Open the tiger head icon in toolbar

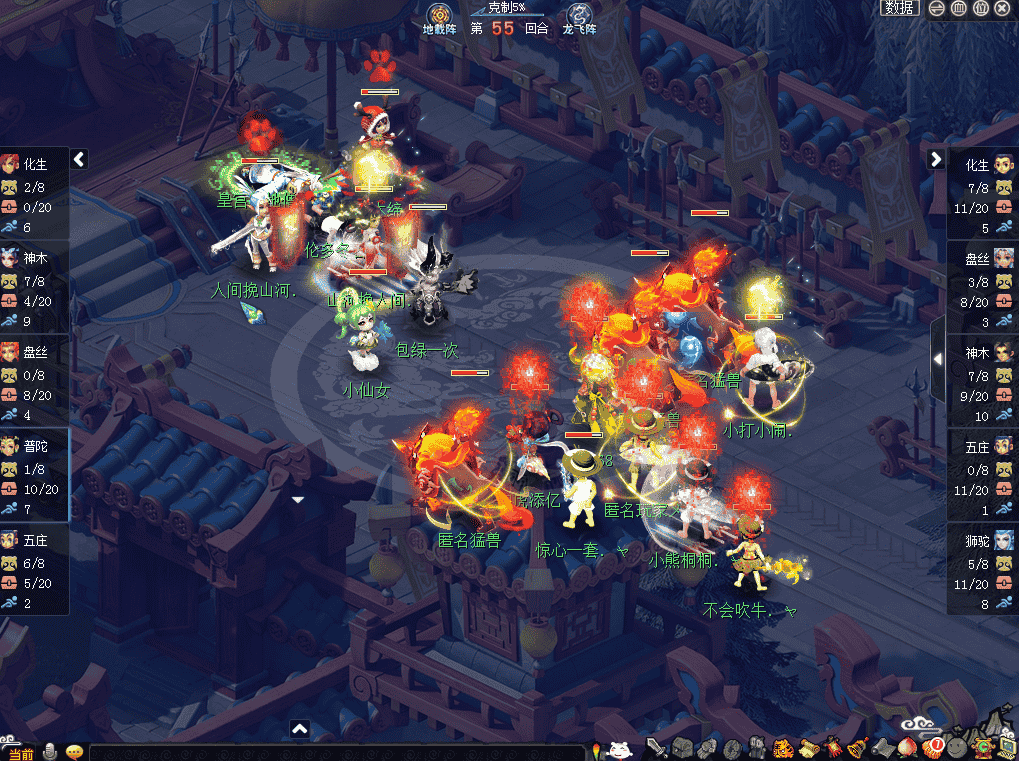pos(783,748)
